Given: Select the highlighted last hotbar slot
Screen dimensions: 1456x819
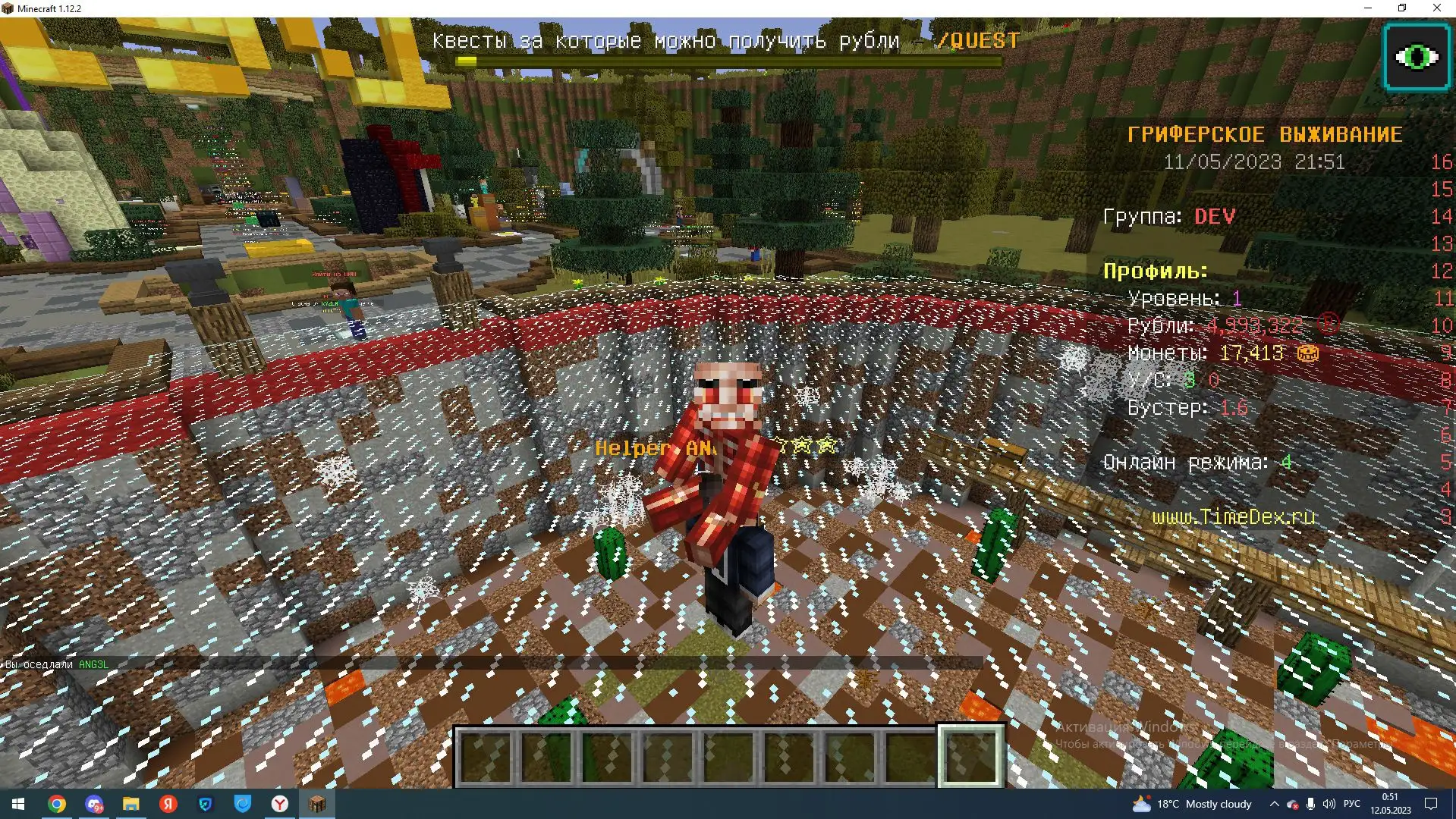Looking at the screenshot, I should tap(971, 756).
